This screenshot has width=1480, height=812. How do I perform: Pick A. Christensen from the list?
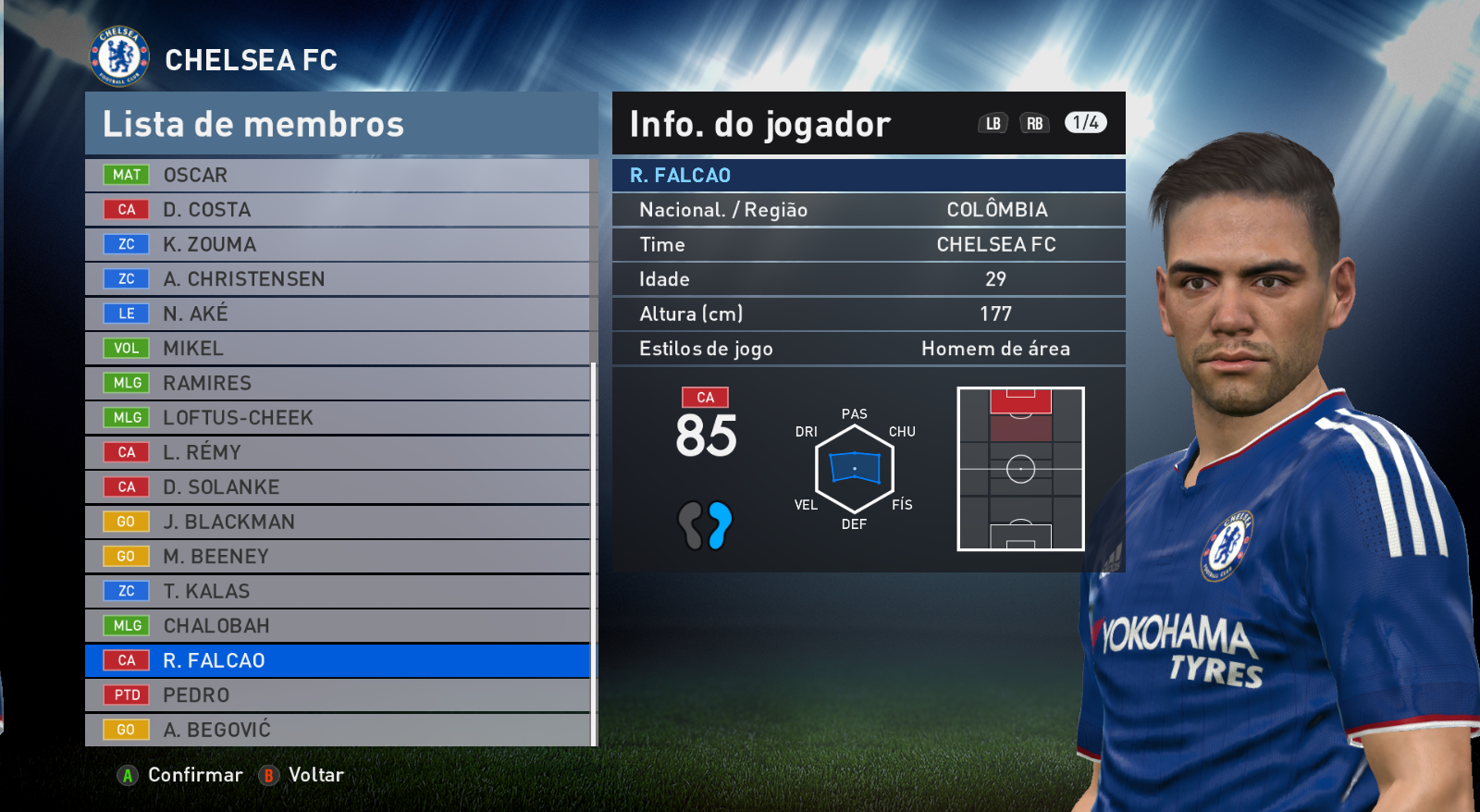click(338, 279)
